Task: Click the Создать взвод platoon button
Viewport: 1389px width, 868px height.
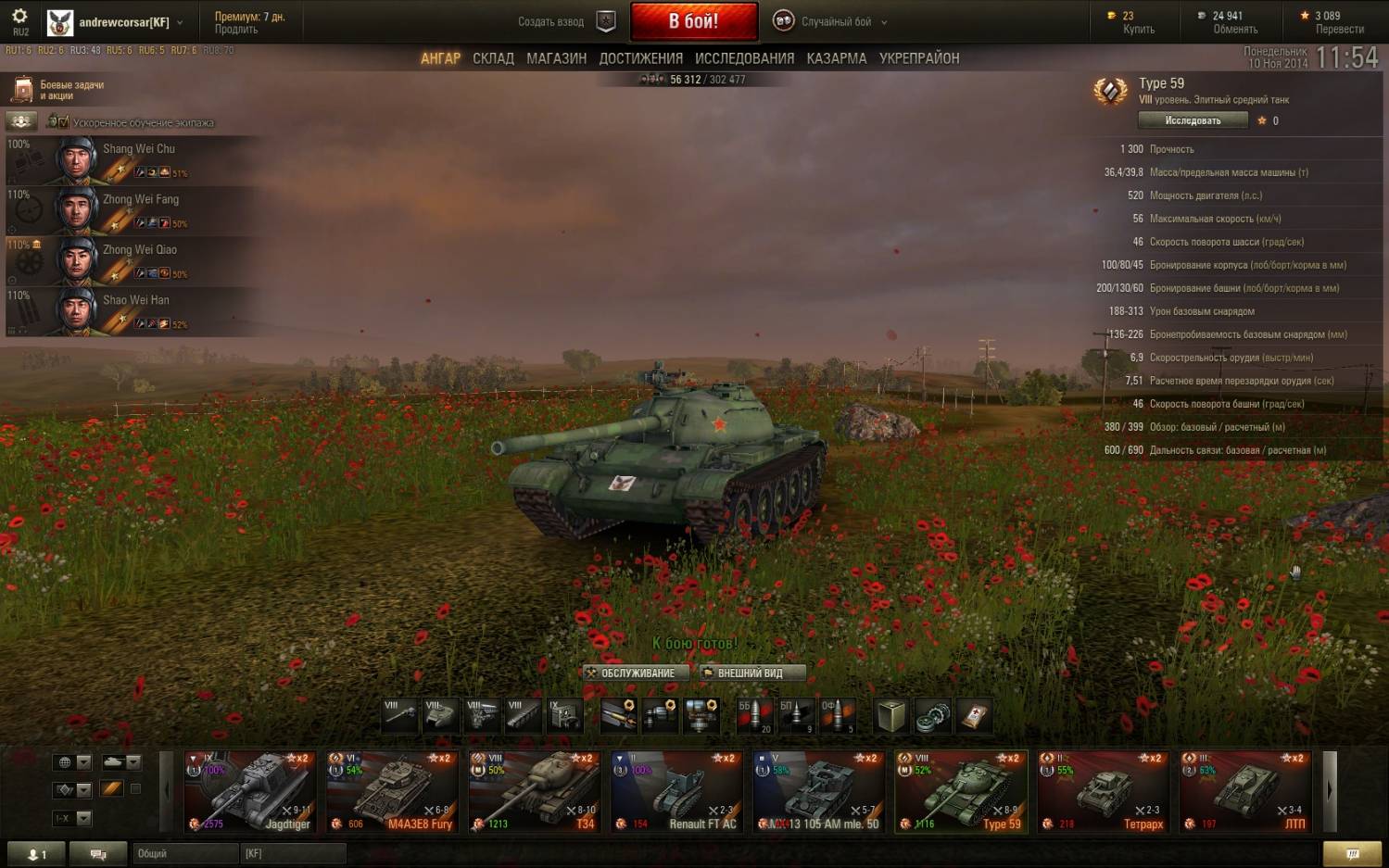Action: pyautogui.click(x=564, y=21)
